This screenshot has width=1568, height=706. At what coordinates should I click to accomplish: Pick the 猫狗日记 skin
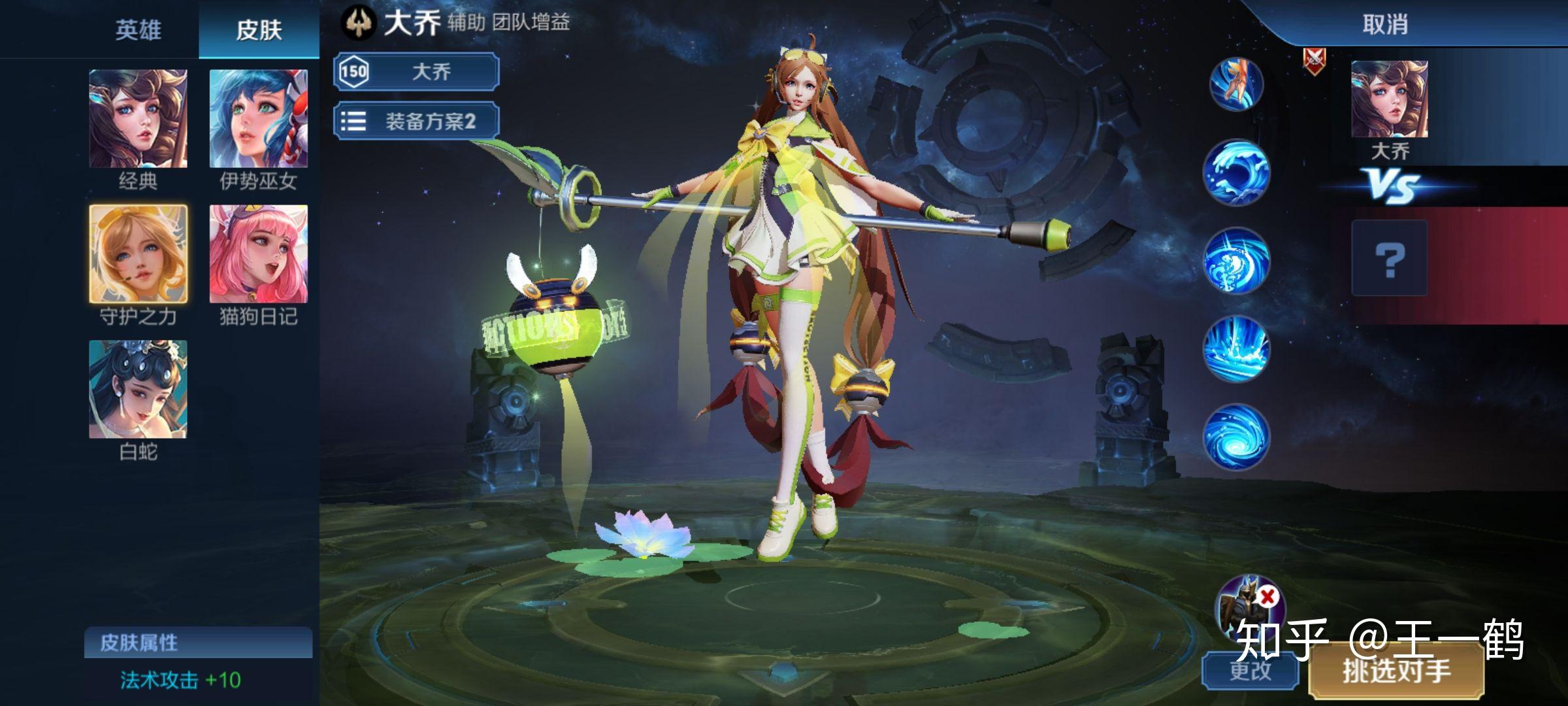[258, 254]
